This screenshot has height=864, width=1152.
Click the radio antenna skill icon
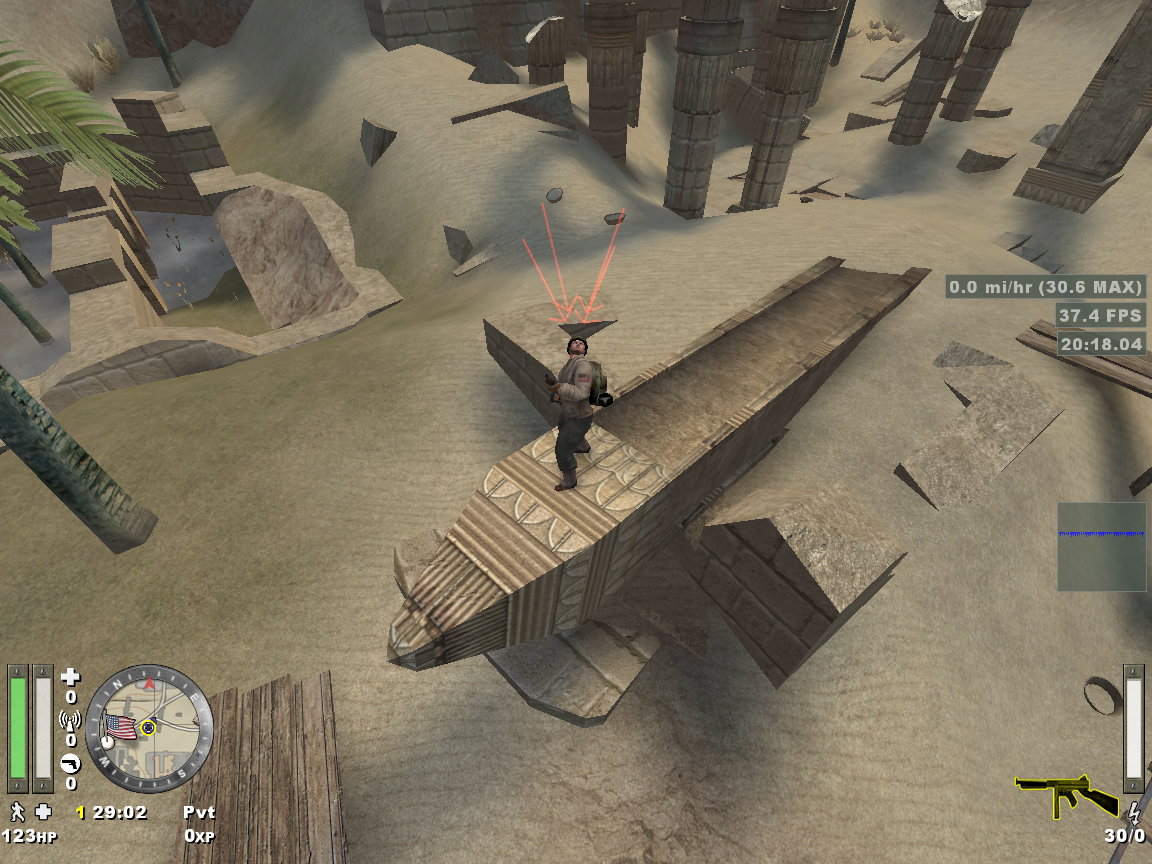70,721
